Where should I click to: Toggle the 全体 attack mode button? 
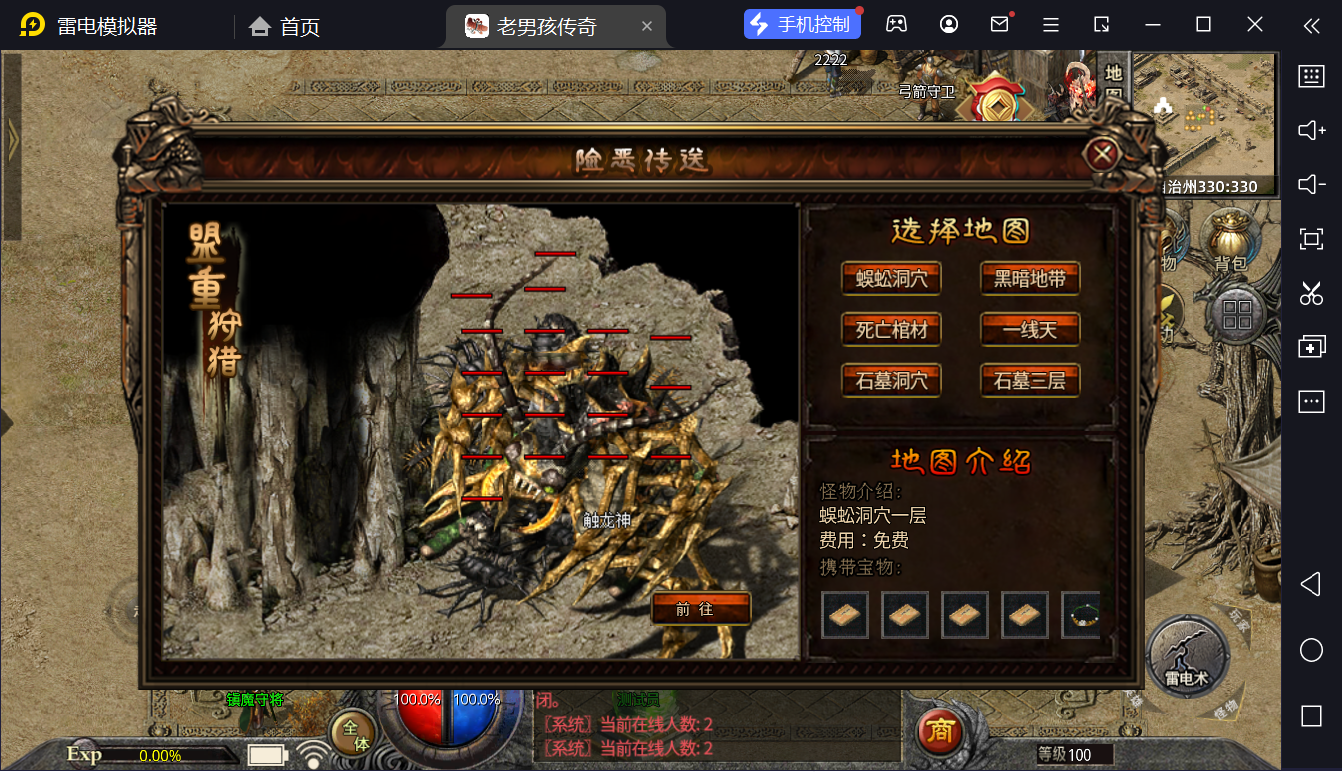353,734
